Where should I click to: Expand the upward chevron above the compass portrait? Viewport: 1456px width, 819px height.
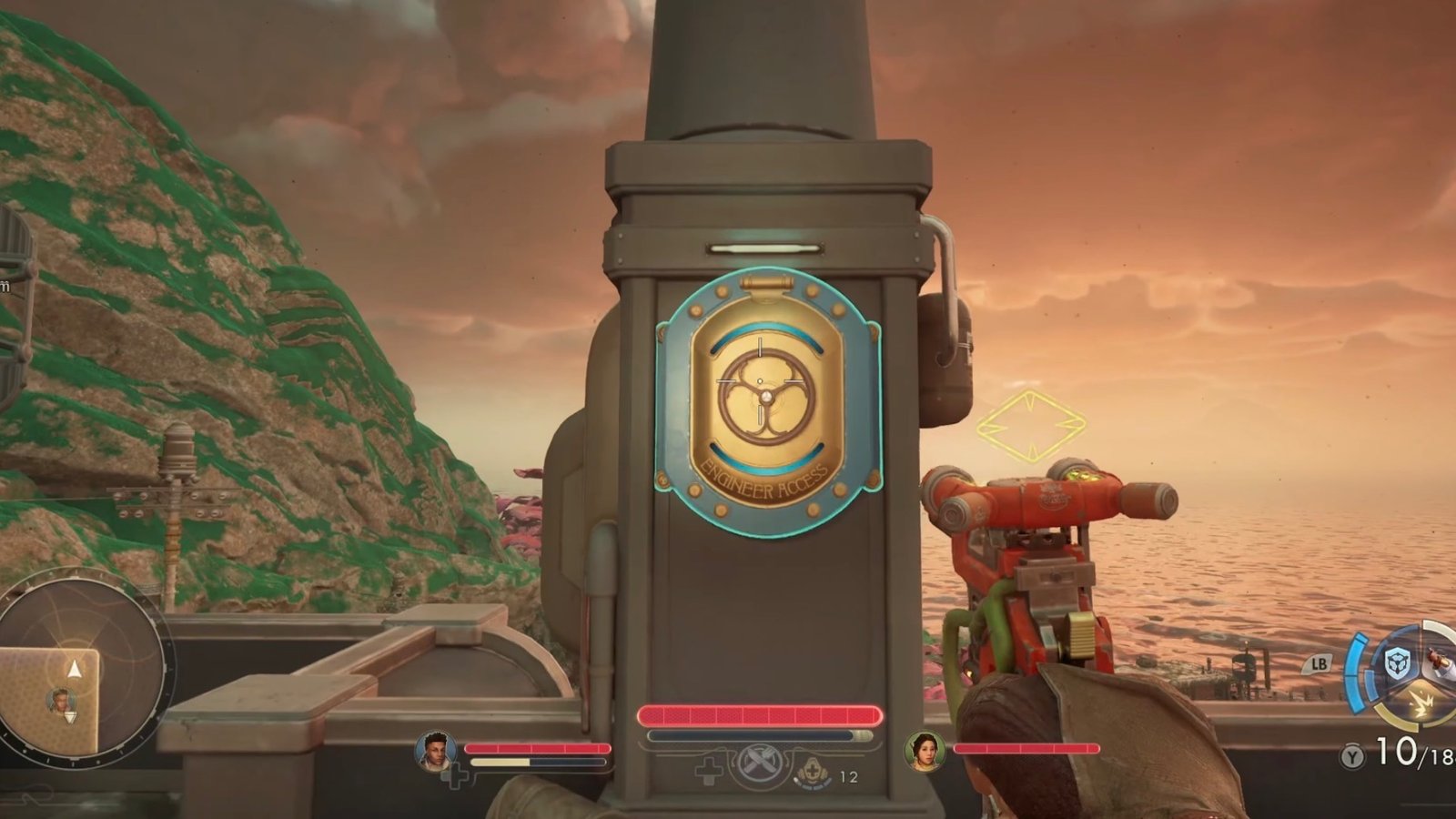(74, 669)
